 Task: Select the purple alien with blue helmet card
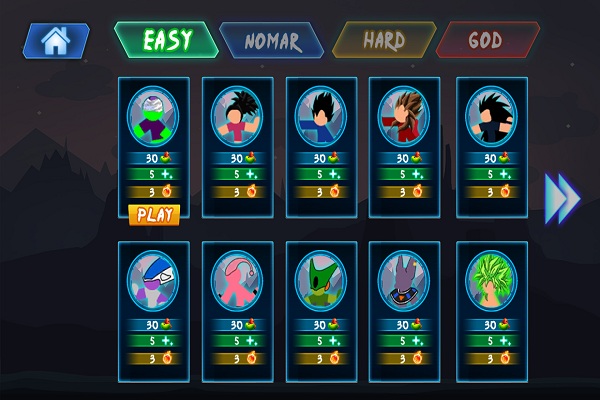click(153, 280)
